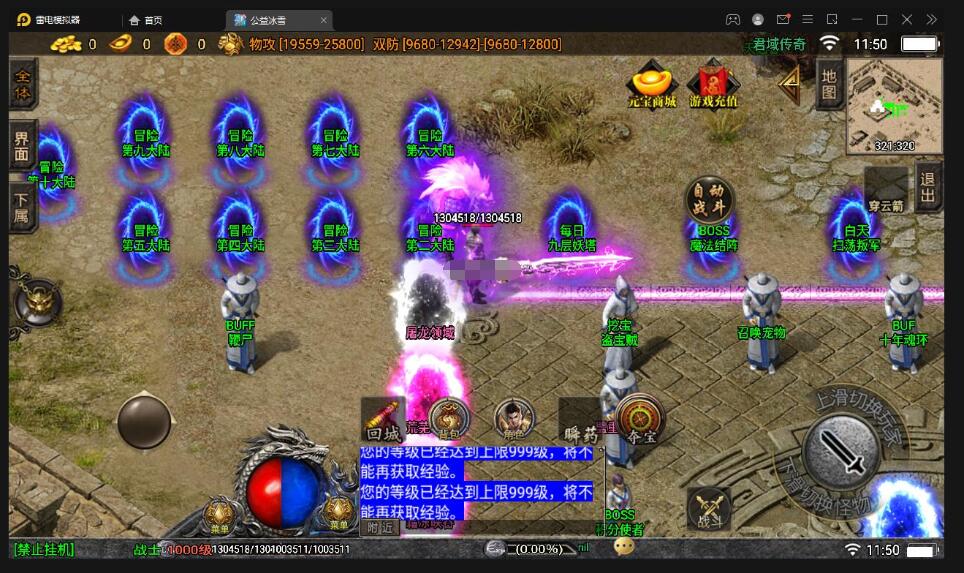
Task: Open the 界面 side tab
Action: (x=23, y=148)
